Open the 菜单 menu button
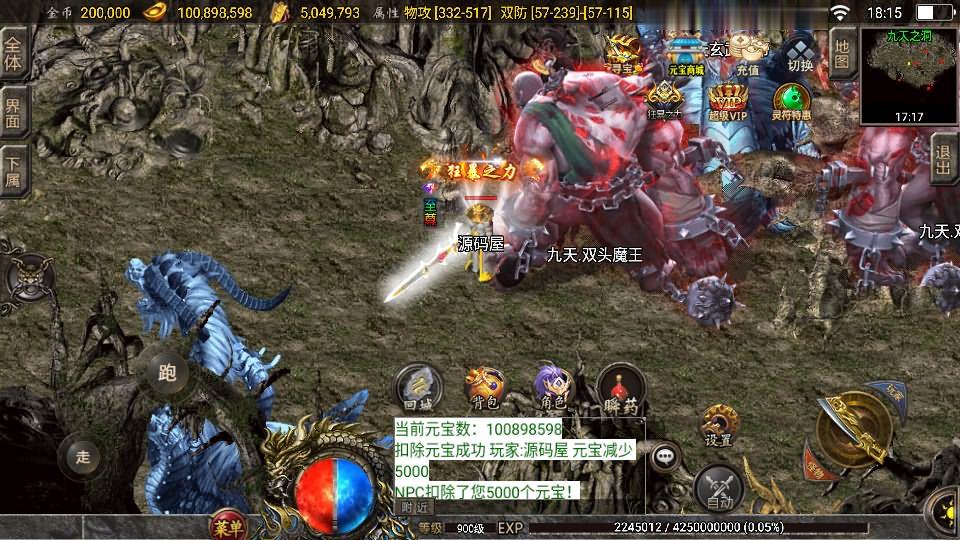The height and width of the screenshot is (540, 960). click(x=228, y=525)
